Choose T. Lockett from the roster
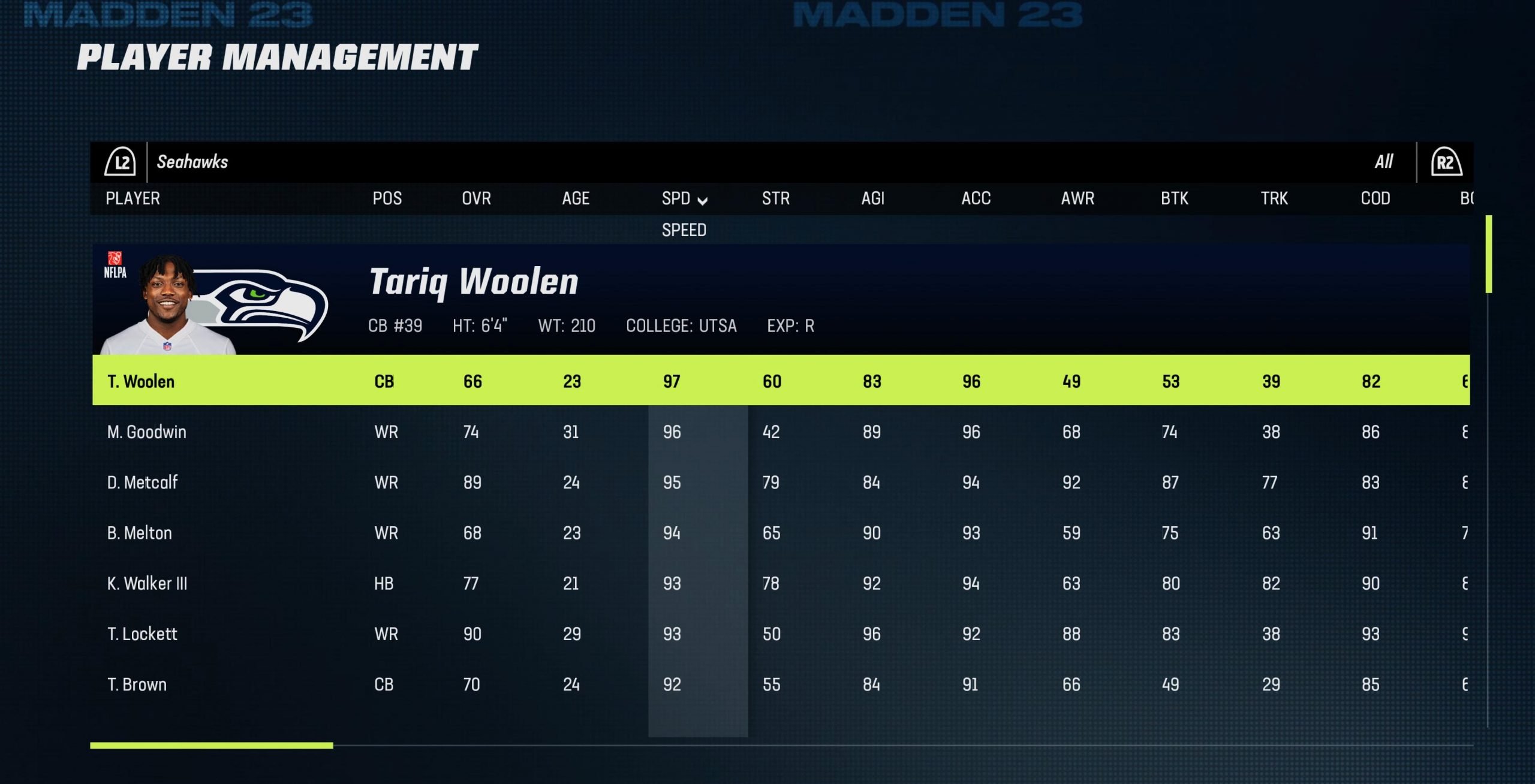The image size is (1535, 784). click(x=142, y=634)
